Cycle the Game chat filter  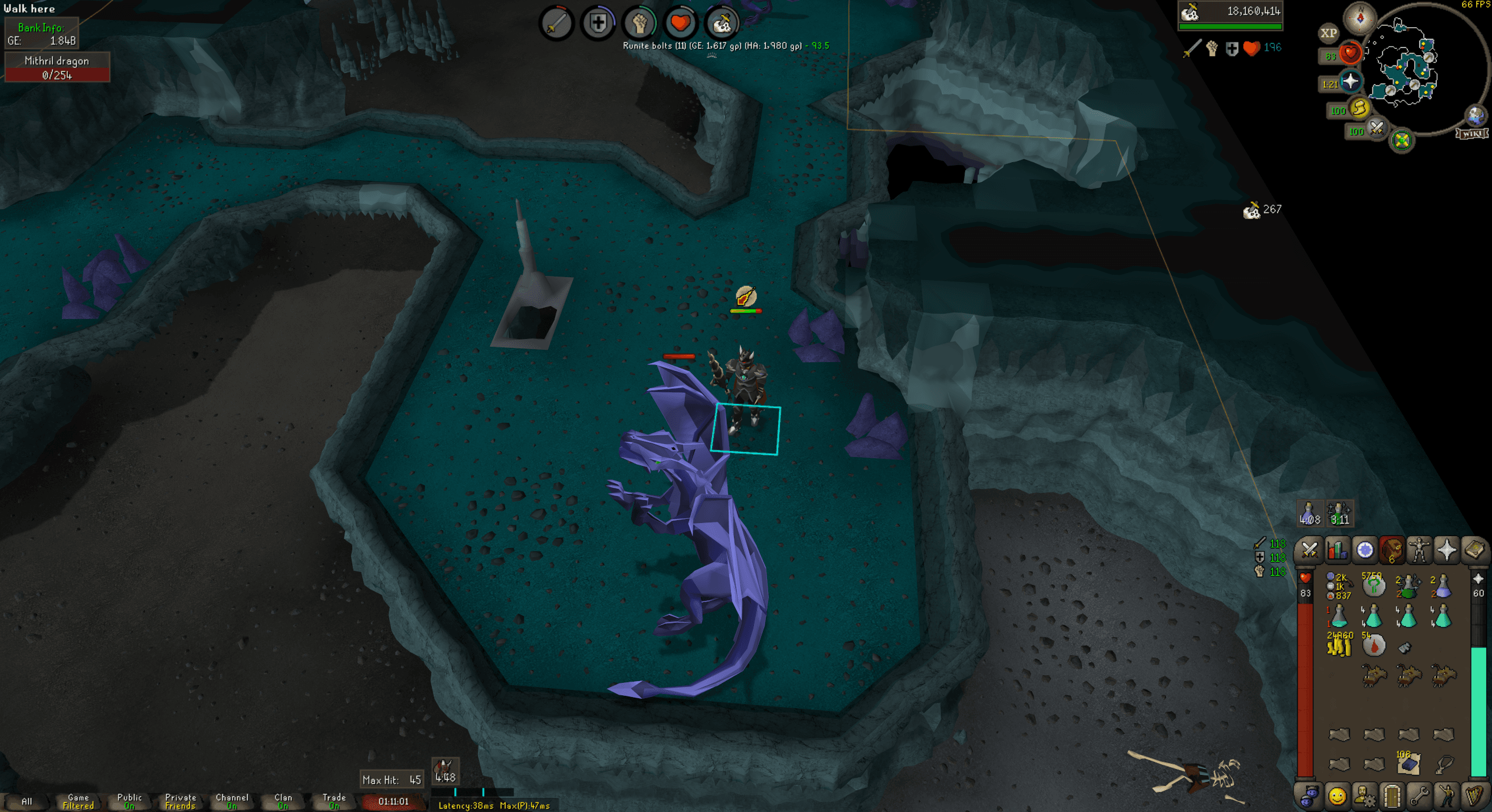pos(77,801)
